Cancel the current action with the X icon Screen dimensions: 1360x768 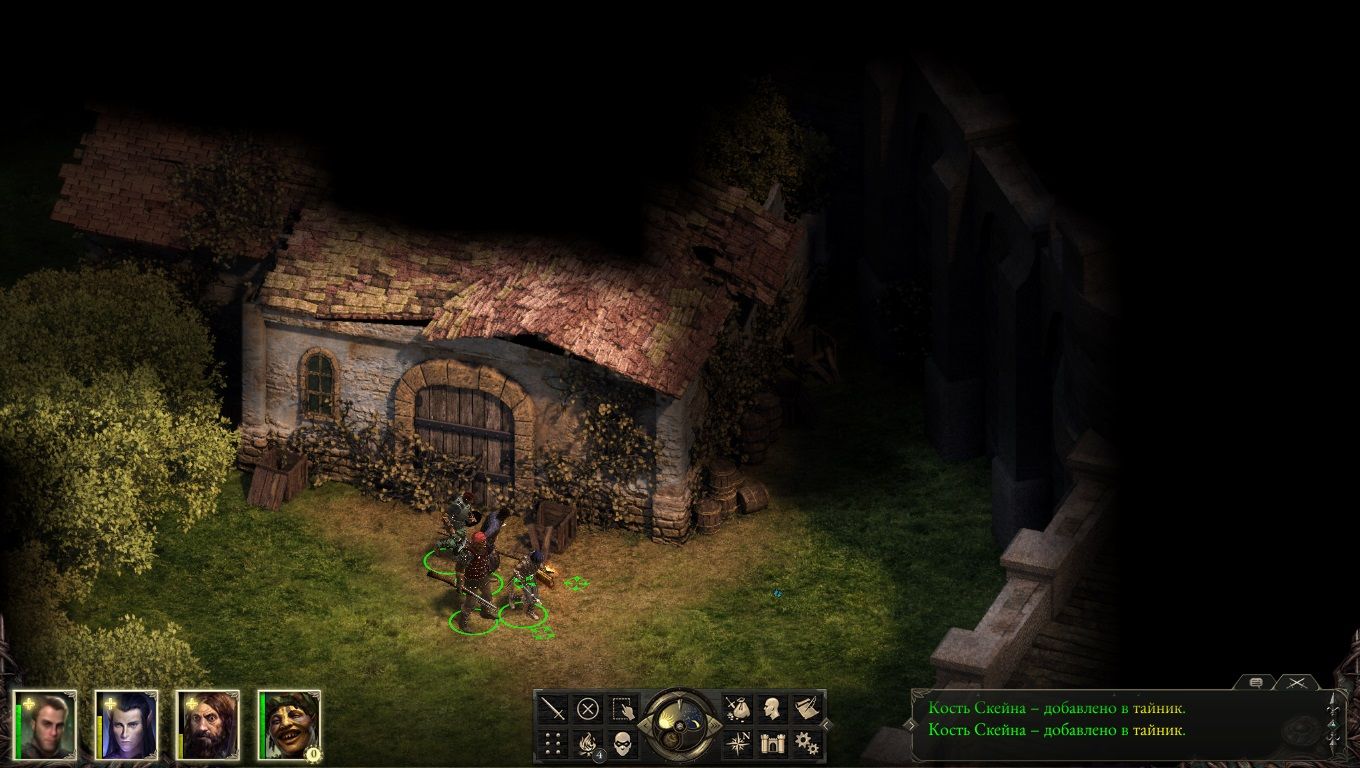coord(588,709)
